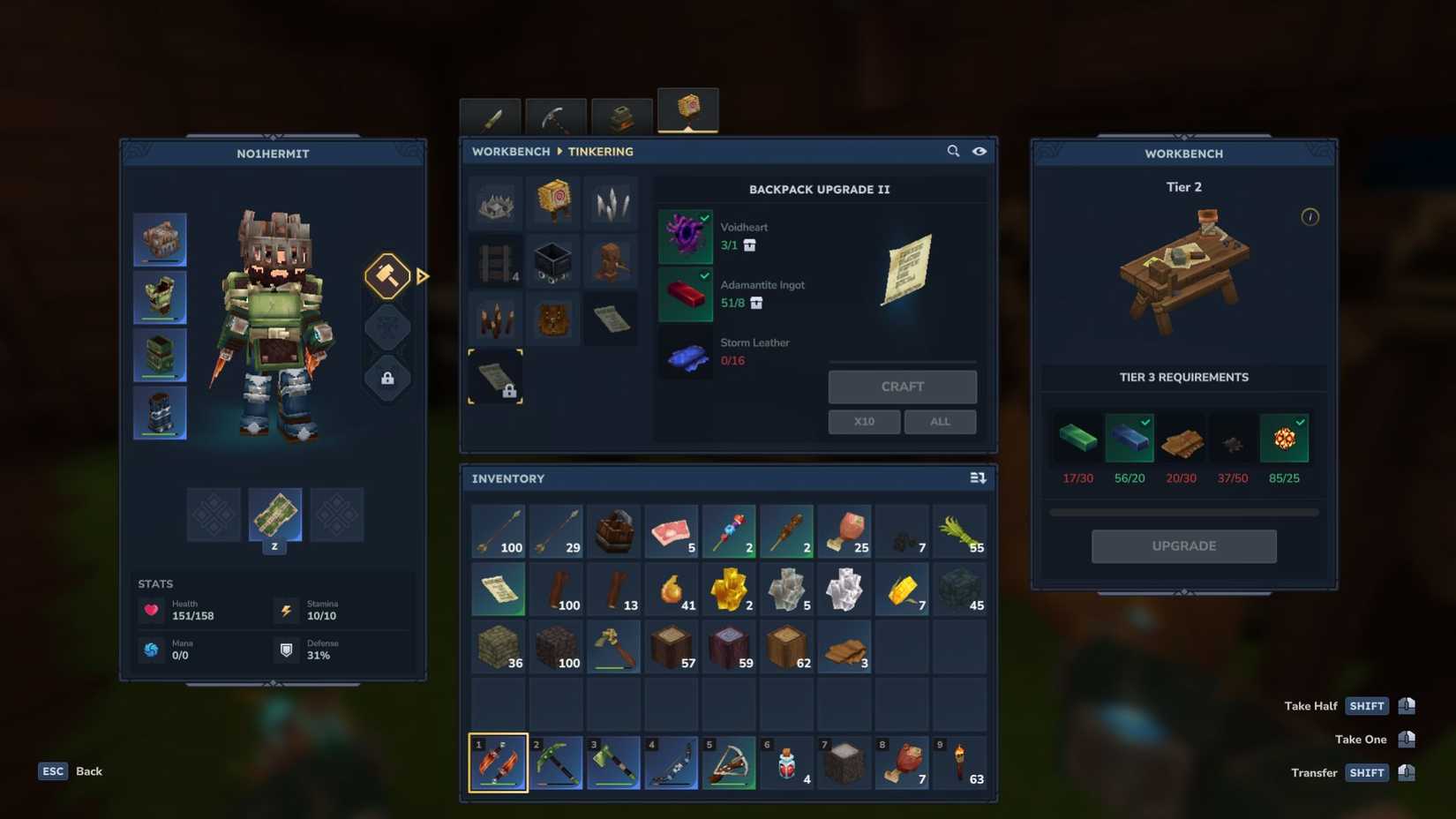Select the target block recipe icon
The width and height of the screenshot is (1456, 819).
point(553,202)
